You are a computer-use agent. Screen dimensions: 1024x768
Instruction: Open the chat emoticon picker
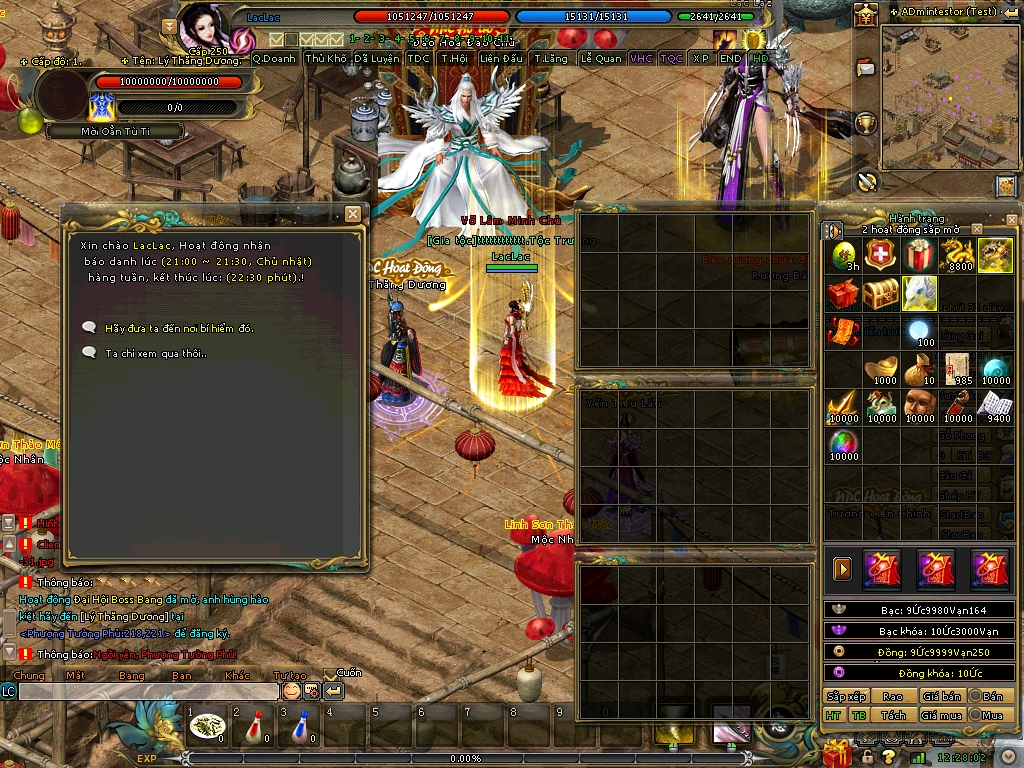(291, 690)
